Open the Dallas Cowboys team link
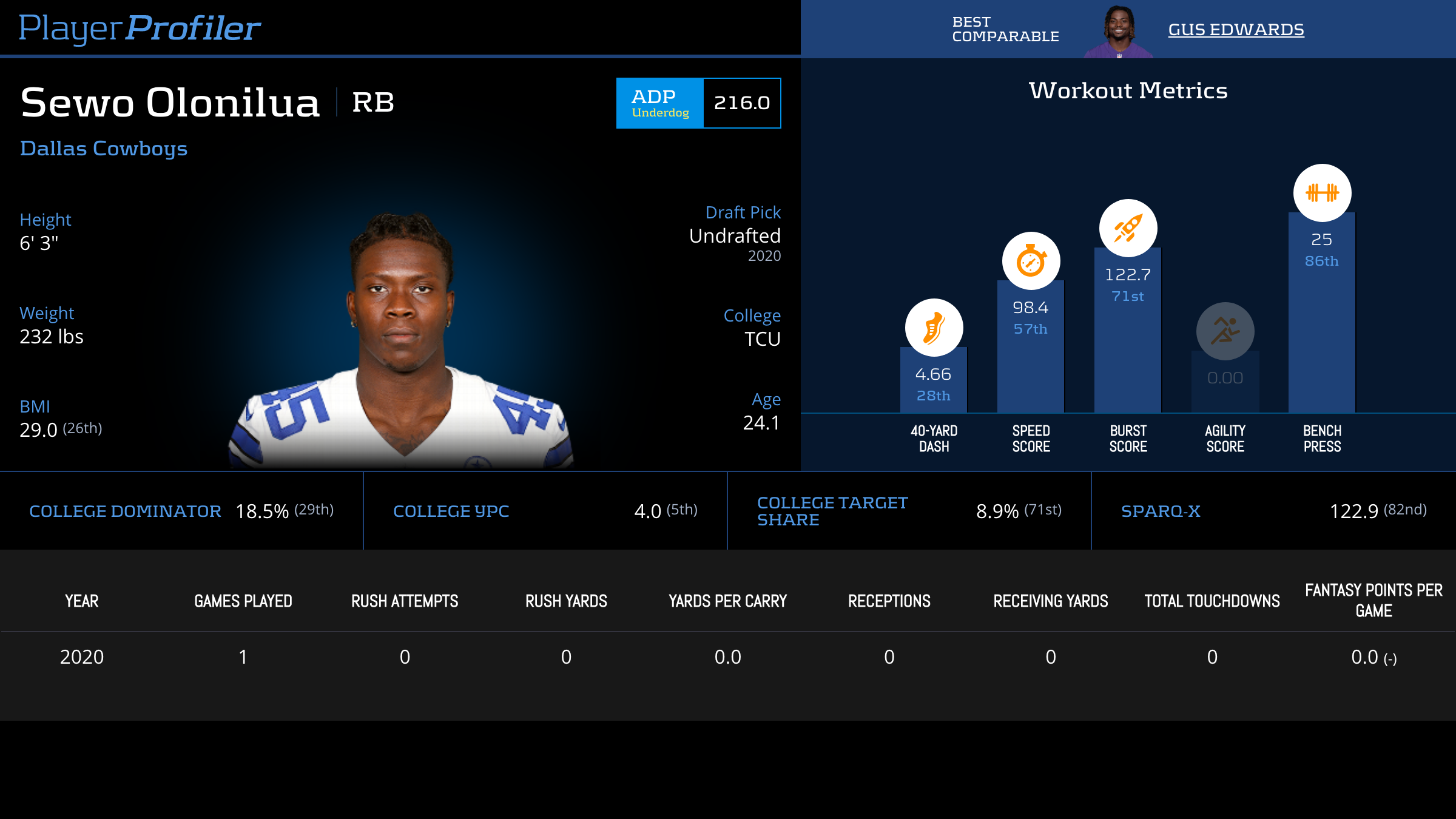Screen dimensions: 1456x819 (104, 149)
